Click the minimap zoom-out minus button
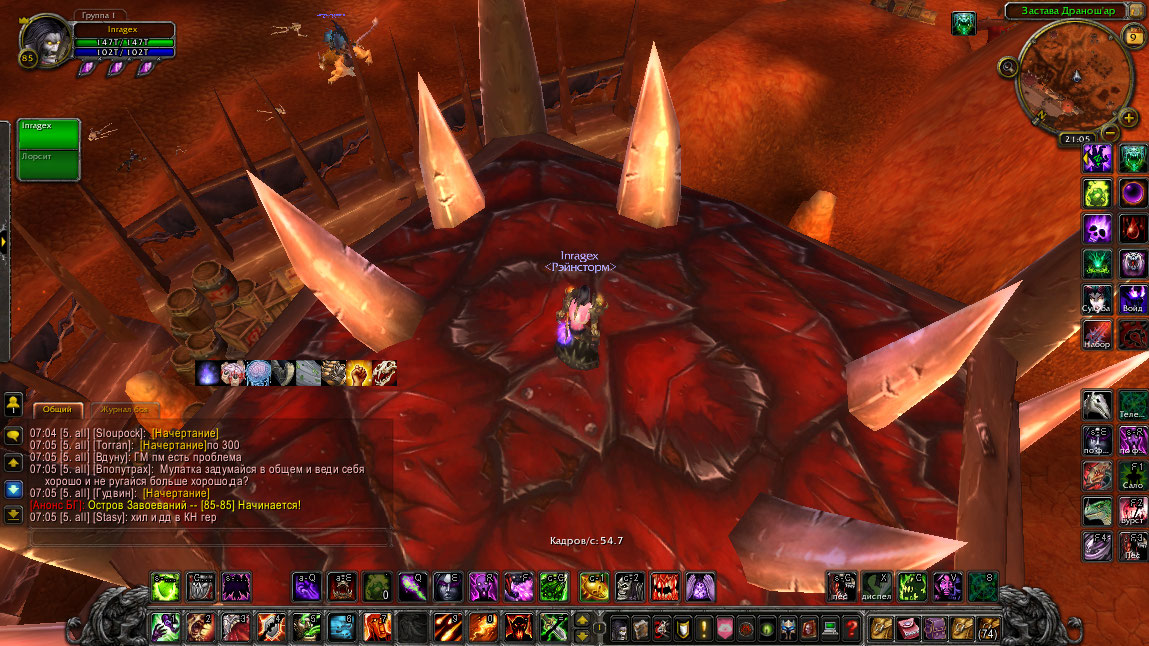Screen dimensions: 1149x646 [x=1111, y=132]
